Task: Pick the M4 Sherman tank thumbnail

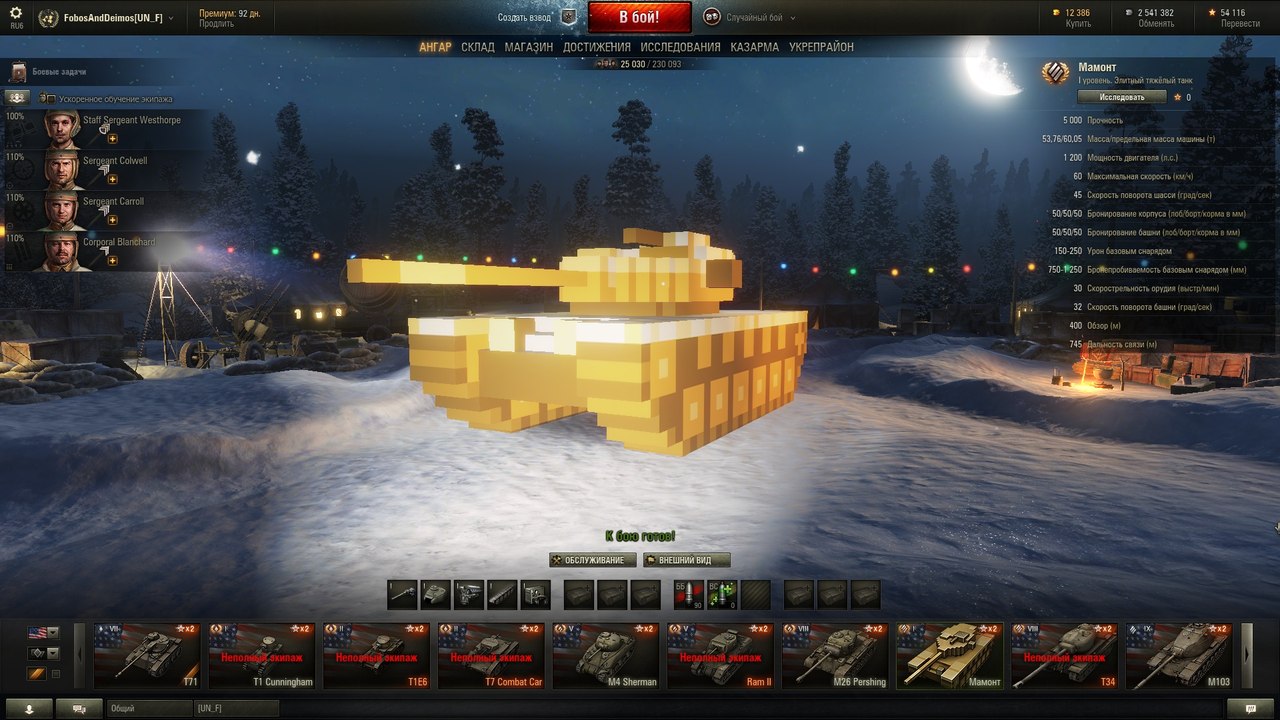Action: pyautogui.click(x=606, y=656)
